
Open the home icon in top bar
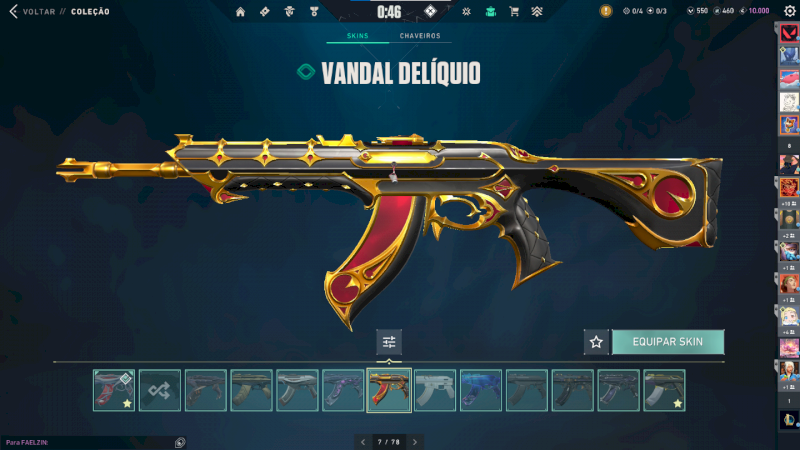tap(240, 12)
